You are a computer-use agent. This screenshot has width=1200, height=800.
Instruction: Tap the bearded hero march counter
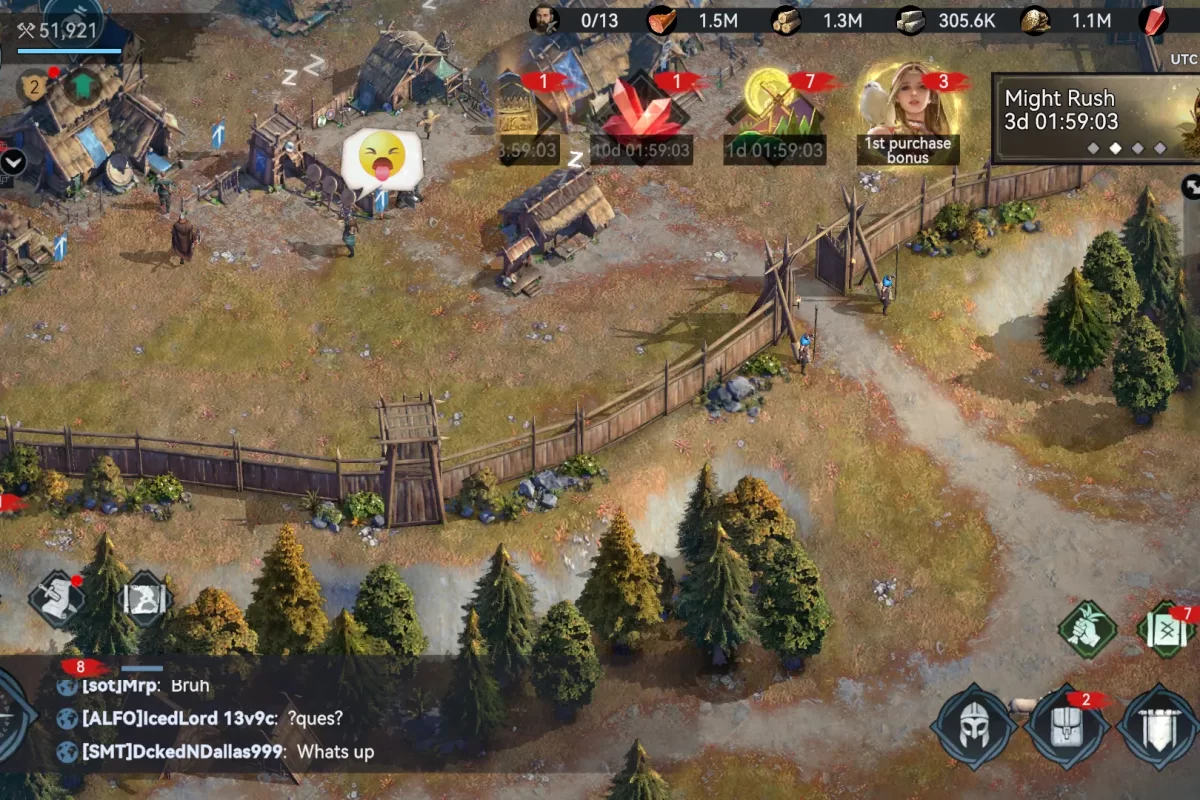pos(575,20)
